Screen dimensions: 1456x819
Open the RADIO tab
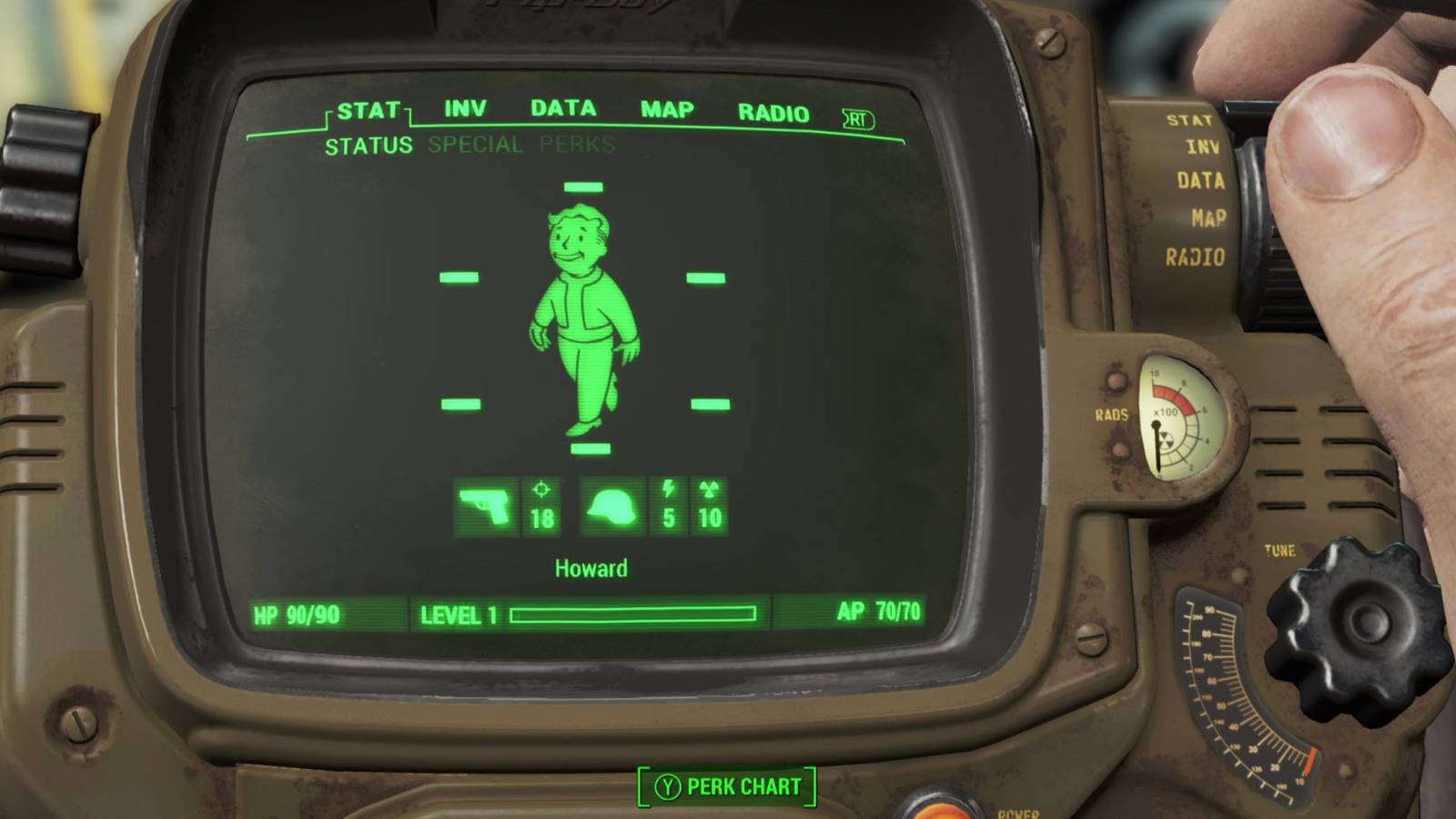(x=773, y=111)
